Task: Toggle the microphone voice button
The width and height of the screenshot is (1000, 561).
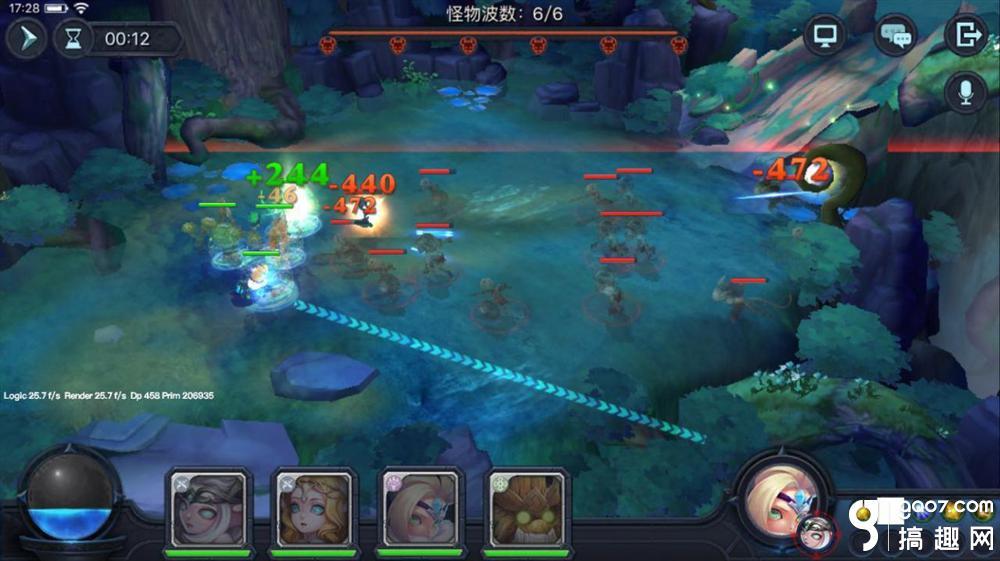Action: (x=966, y=93)
